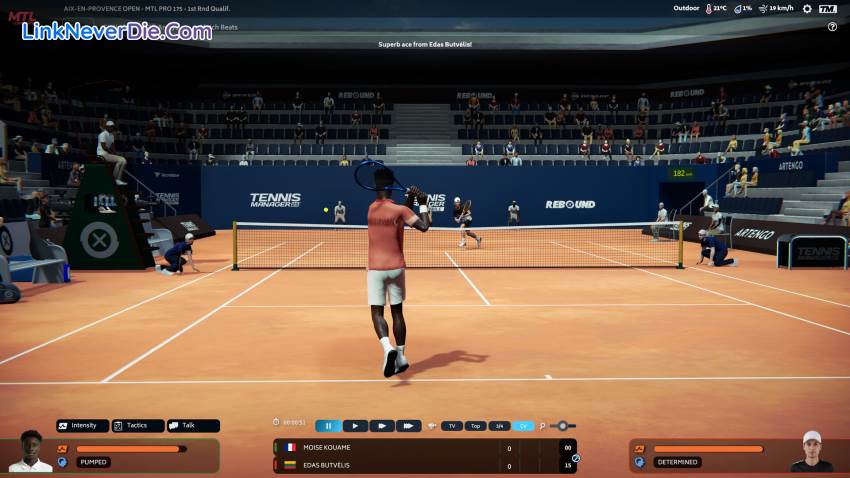The height and width of the screenshot is (478, 850).
Task: Set playback to fastest speed
Action: click(x=408, y=426)
